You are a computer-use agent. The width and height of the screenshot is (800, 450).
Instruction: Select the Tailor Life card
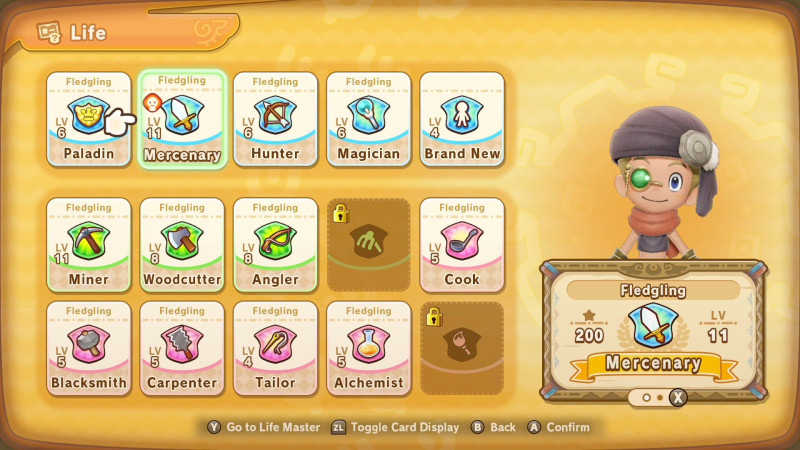[275, 347]
